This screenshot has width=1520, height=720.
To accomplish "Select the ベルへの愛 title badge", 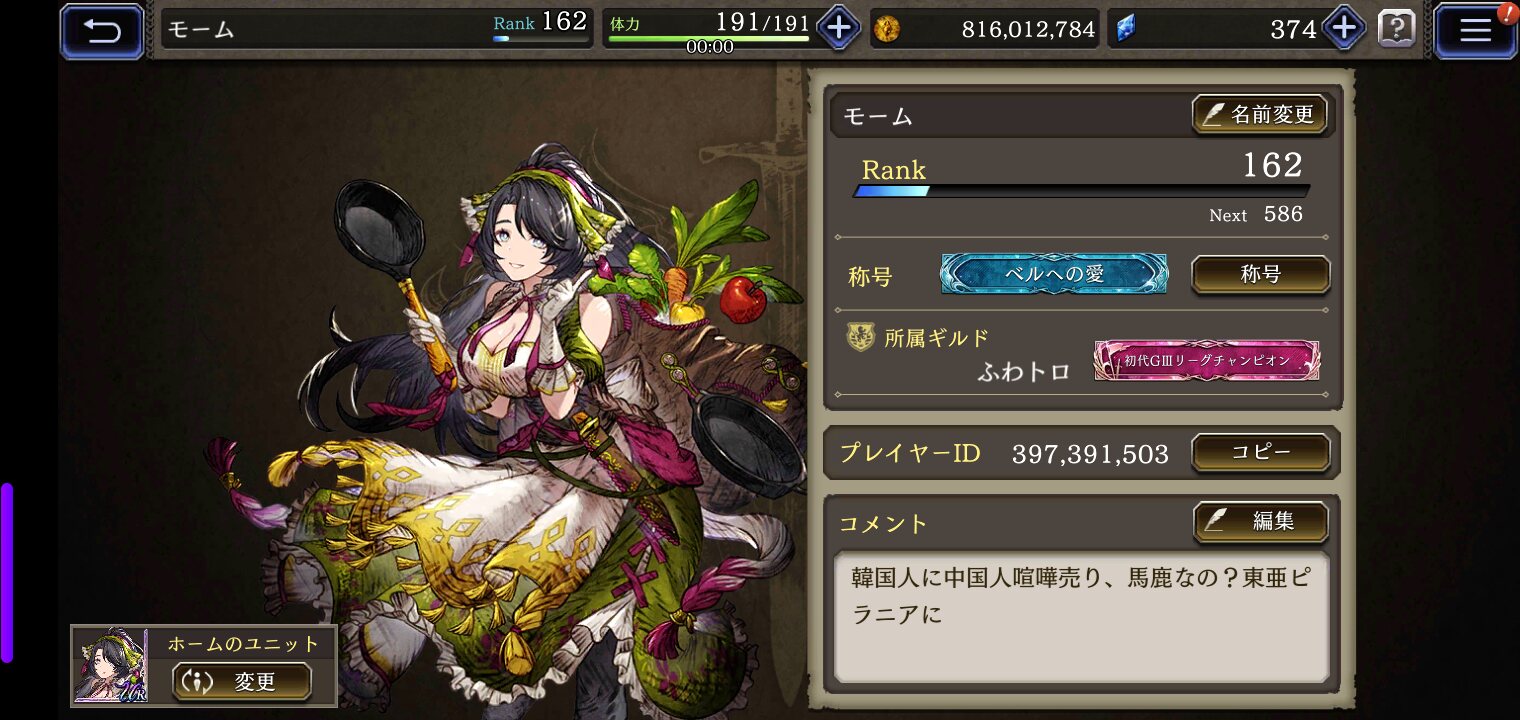I will [1054, 274].
